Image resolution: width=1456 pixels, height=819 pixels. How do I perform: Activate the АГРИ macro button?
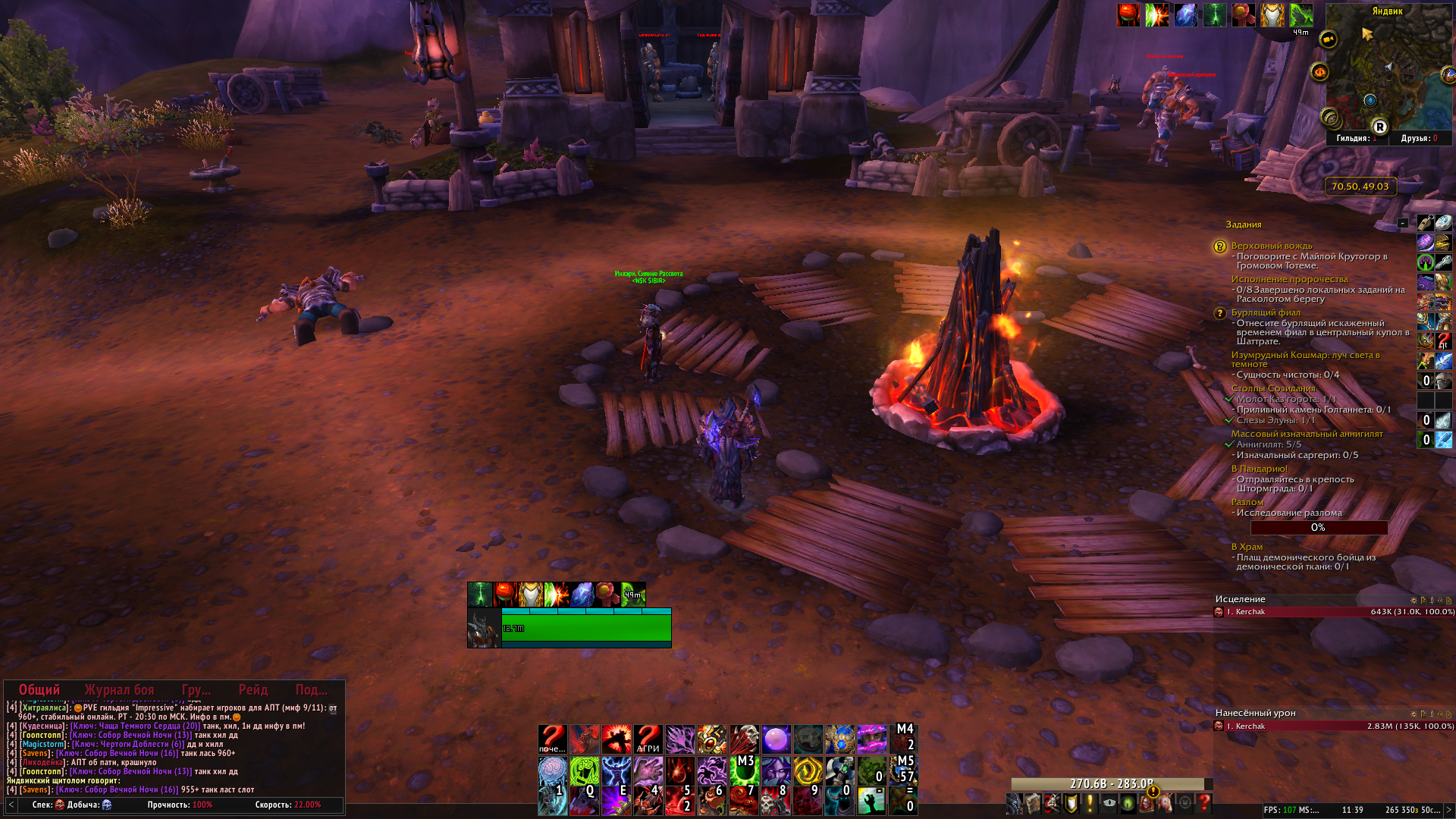coord(648,739)
